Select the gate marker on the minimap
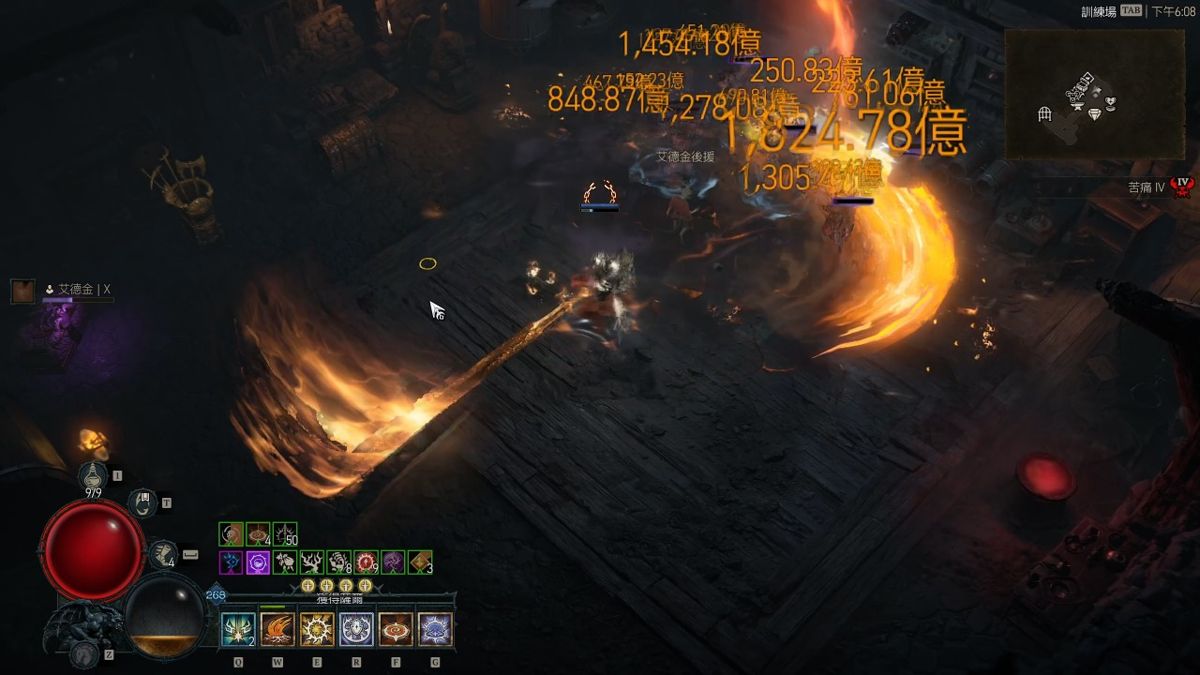The height and width of the screenshot is (675, 1200). coord(1045,114)
